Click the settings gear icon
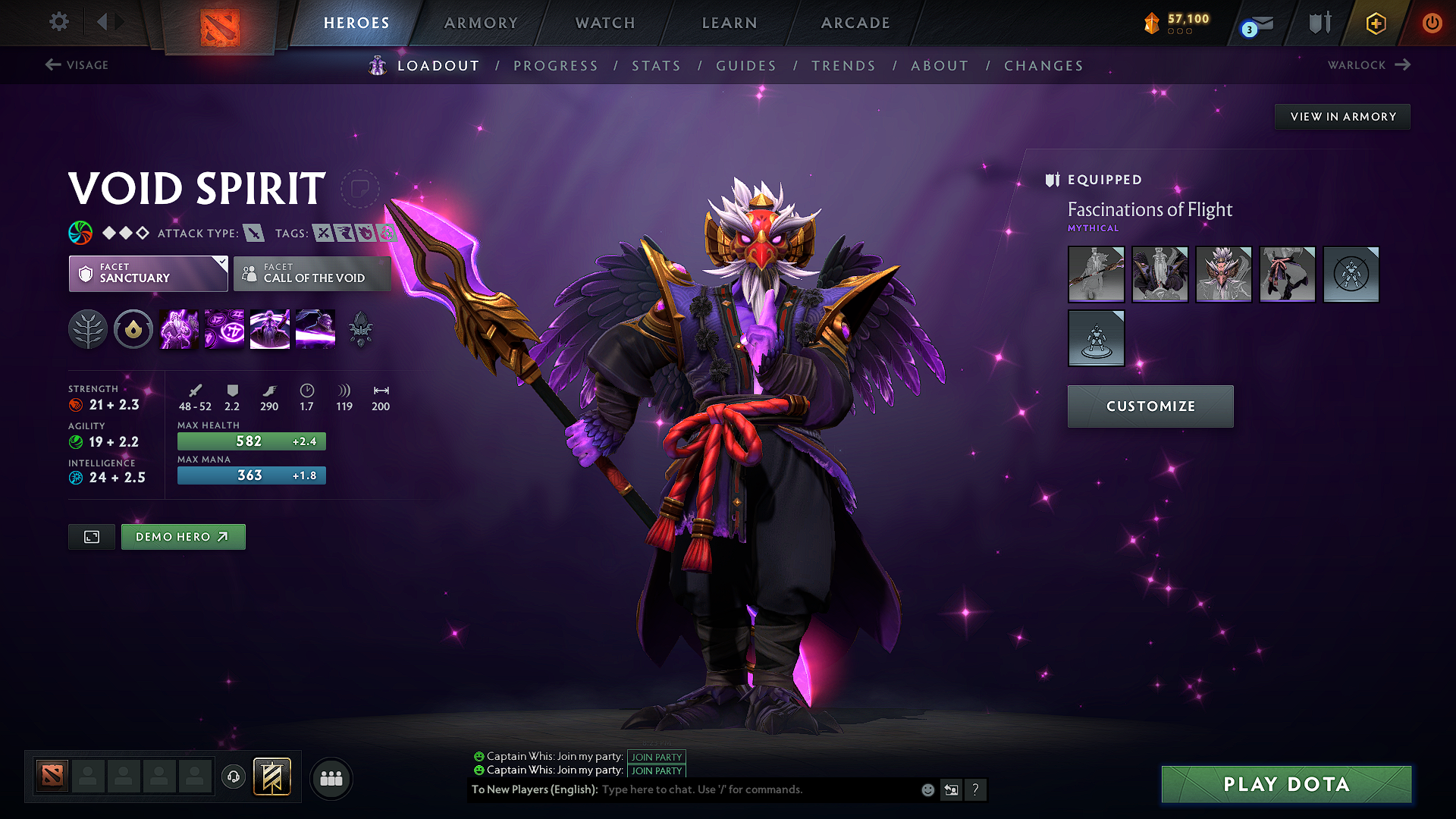The image size is (1456, 819). click(x=58, y=22)
